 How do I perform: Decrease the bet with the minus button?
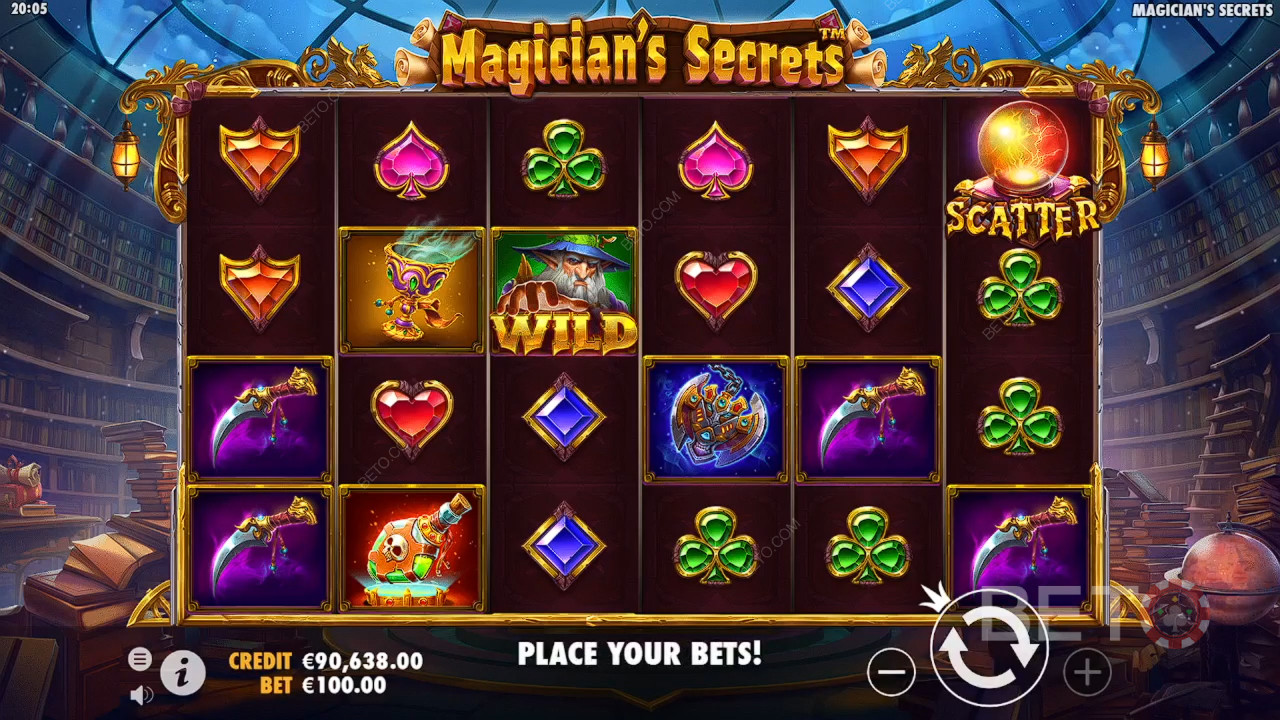coord(891,672)
